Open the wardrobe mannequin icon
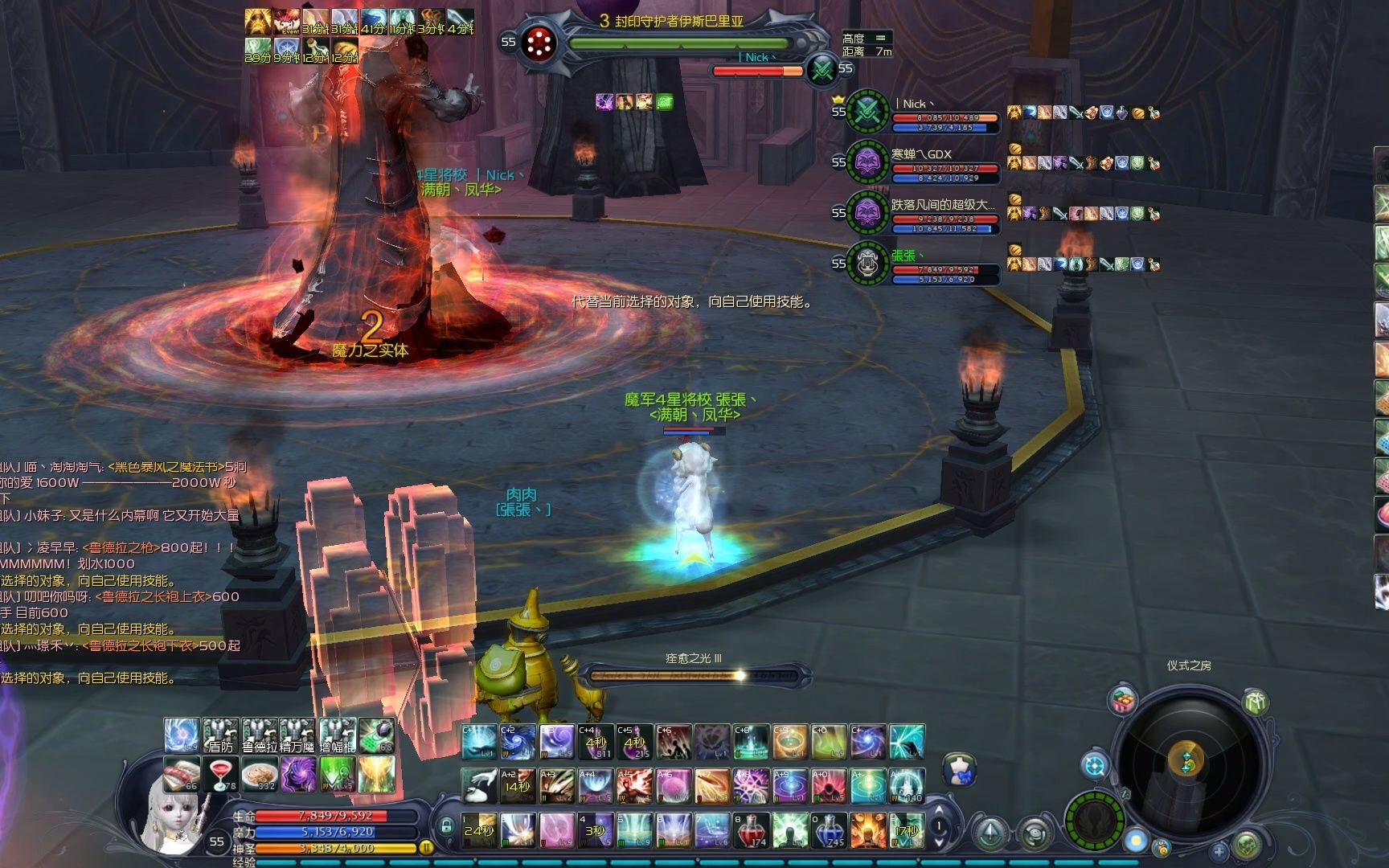 (958, 769)
